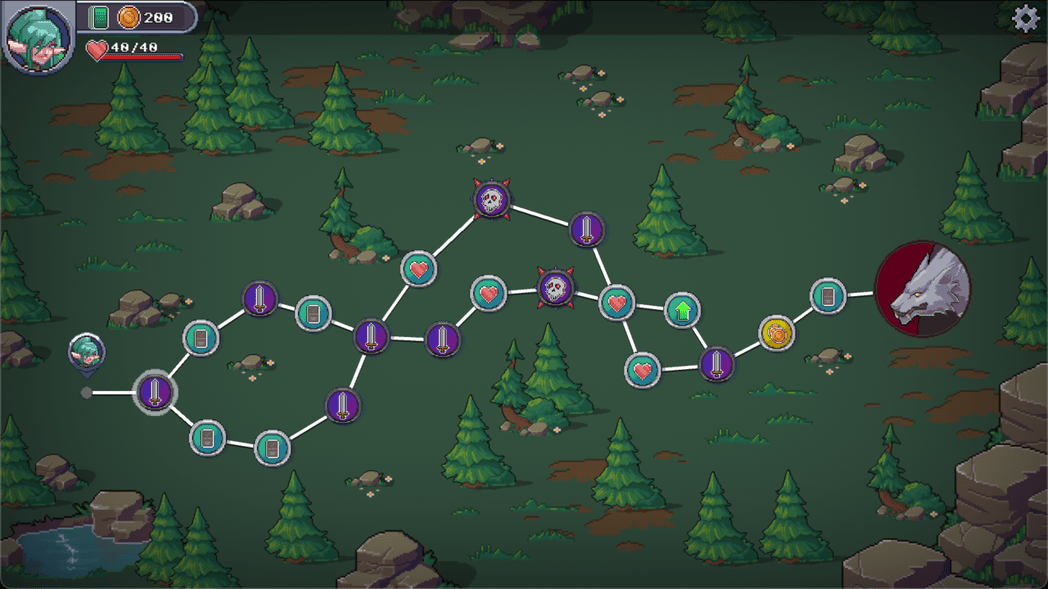
Task: Choose the wolf boss node
Action: 922,289
